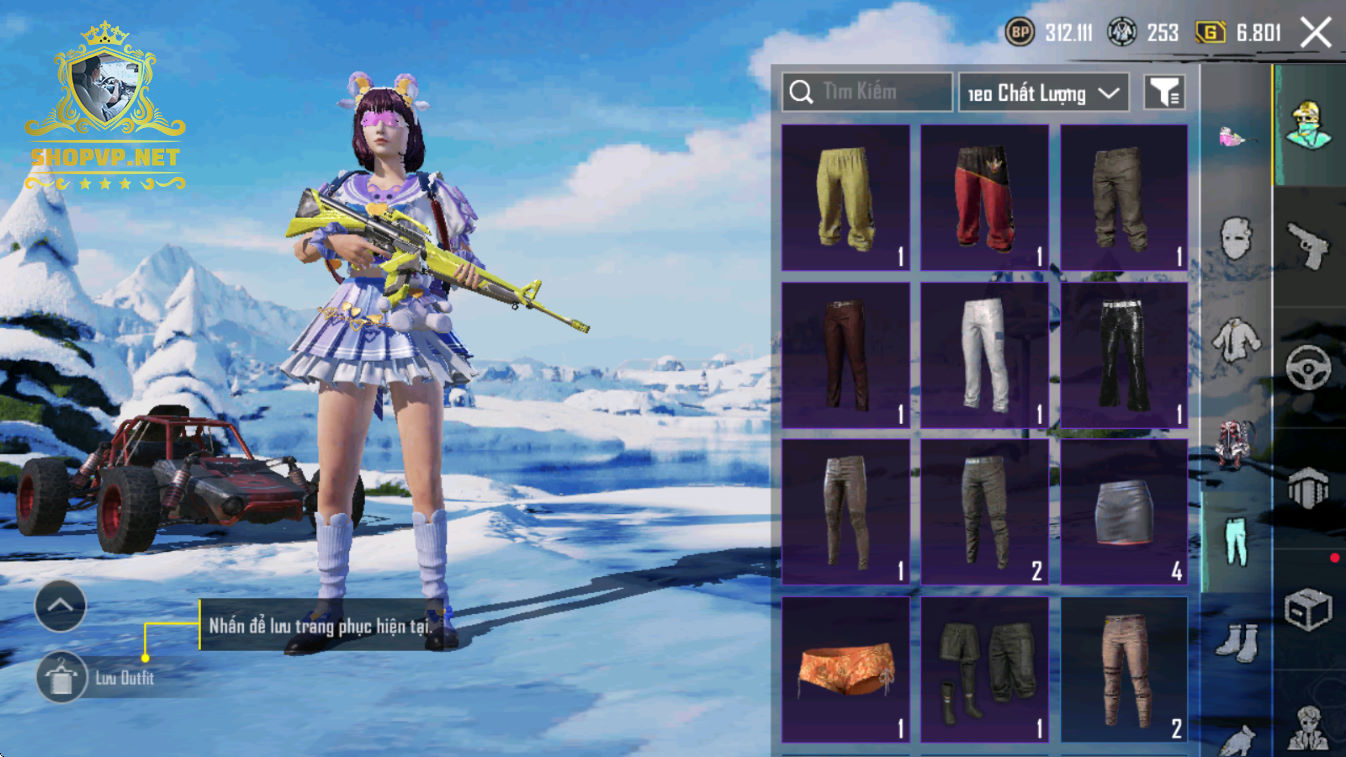Select the black shorts with boots item
The width and height of the screenshot is (1346, 757).
(x=984, y=669)
